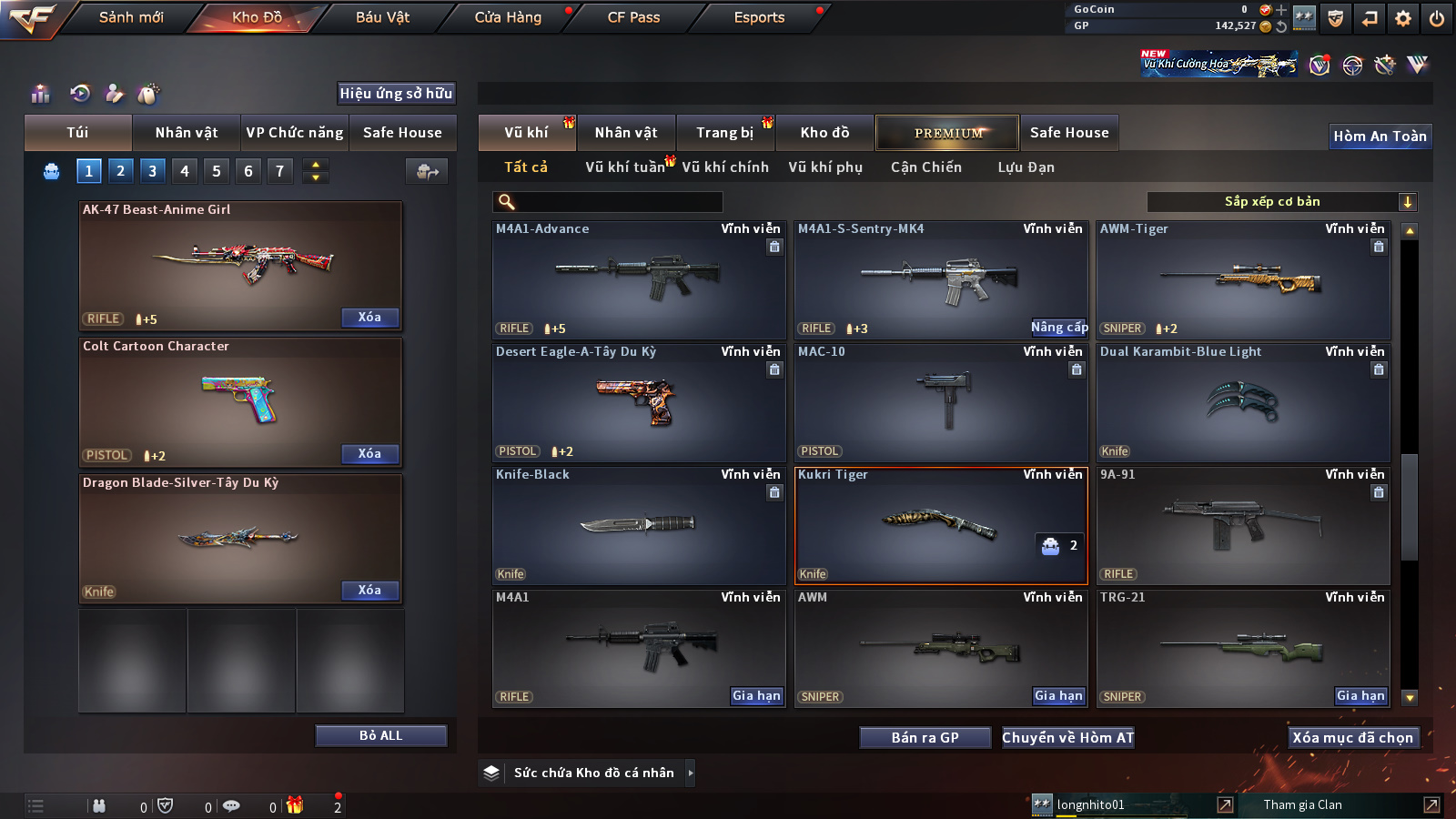
Task: Filter by Vũ khí chính
Action: pyautogui.click(x=725, y=167)
